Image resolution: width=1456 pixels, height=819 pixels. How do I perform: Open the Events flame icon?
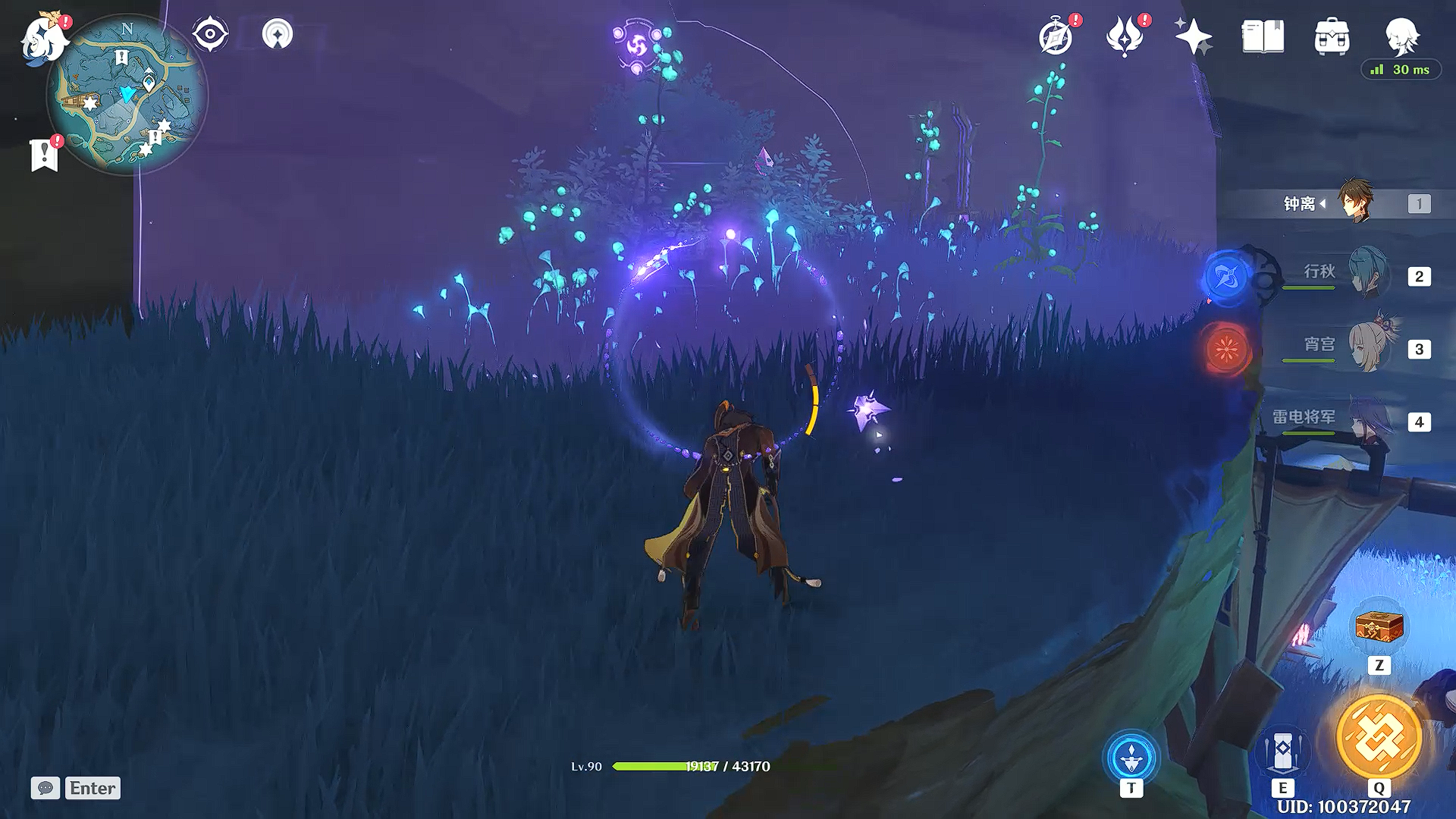click(1125, 37)
